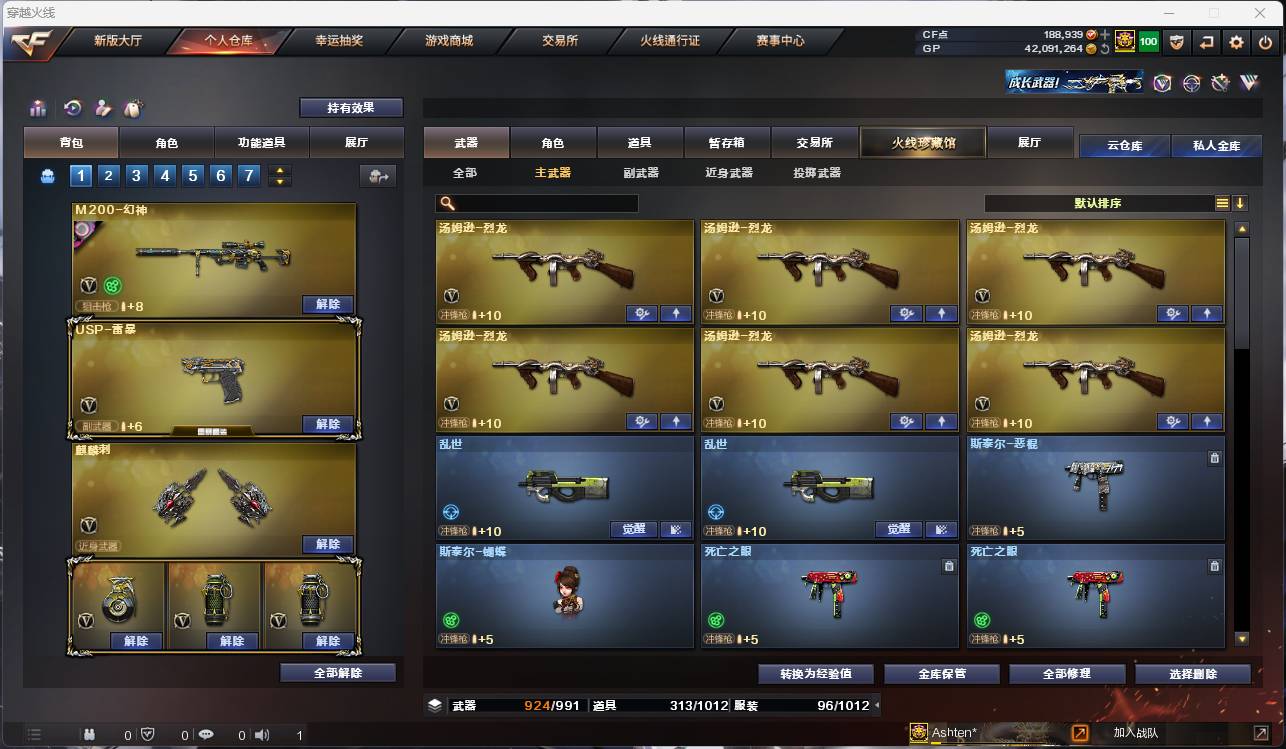
Task: Toggle the list view icon beside 默认排序
Action: [1222, 202]
